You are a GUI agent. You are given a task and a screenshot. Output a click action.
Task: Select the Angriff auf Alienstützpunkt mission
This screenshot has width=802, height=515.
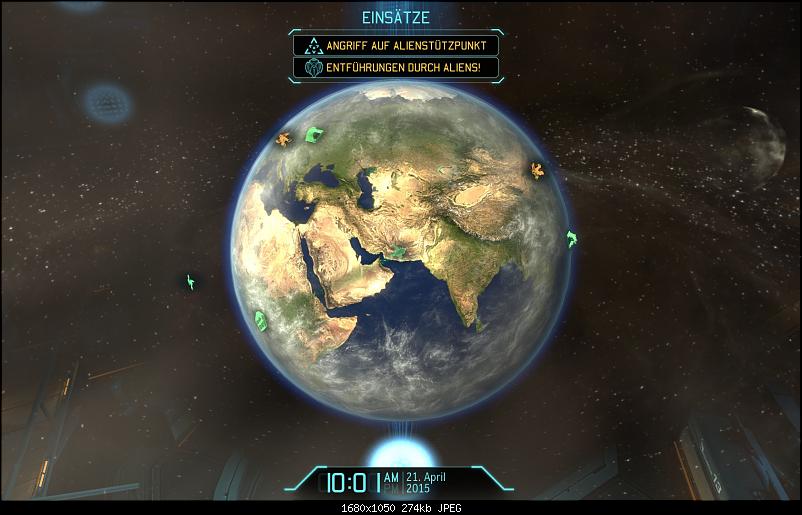point(395,46)
